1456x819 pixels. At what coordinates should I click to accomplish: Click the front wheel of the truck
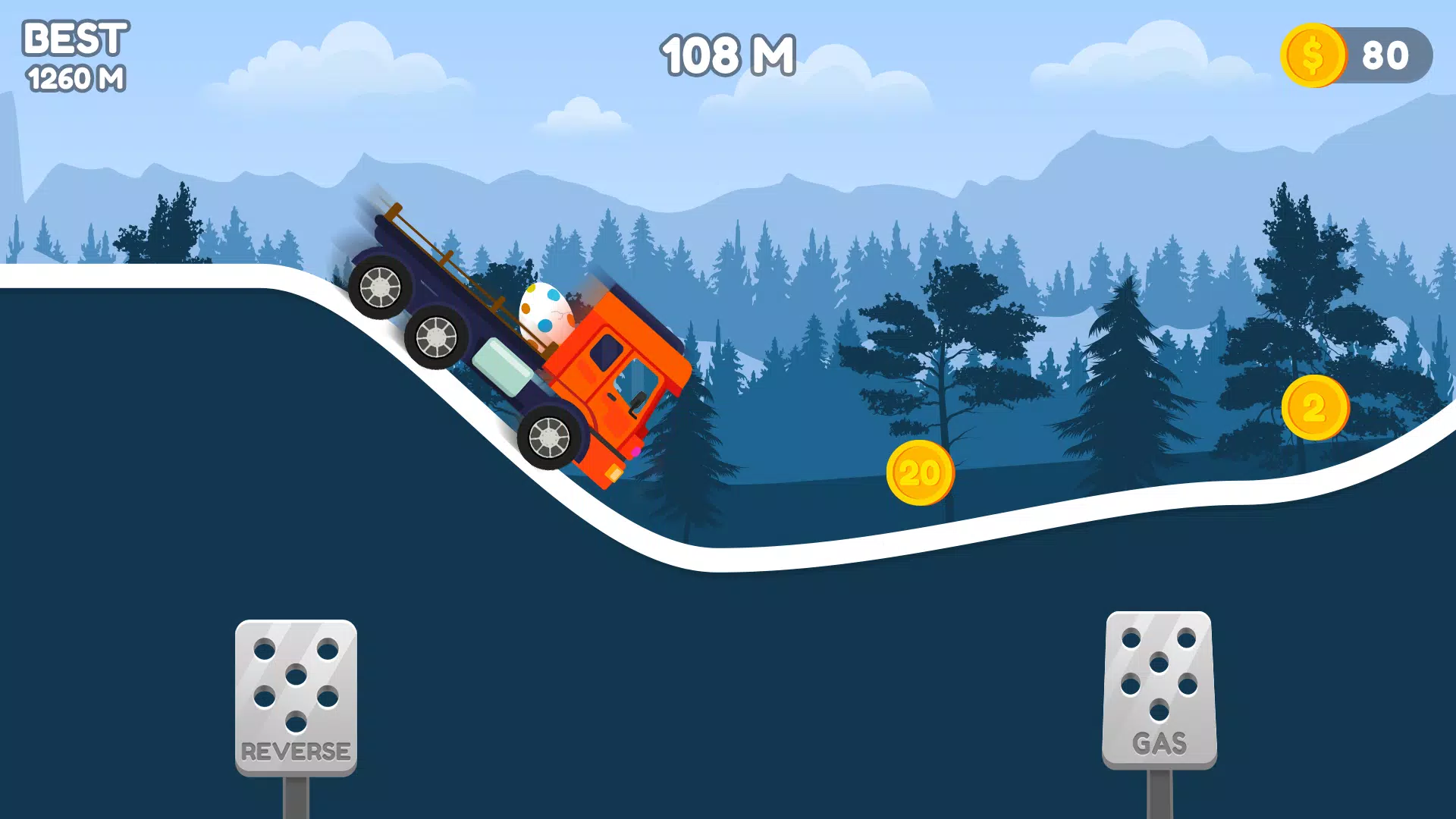(x=549, y=438)
